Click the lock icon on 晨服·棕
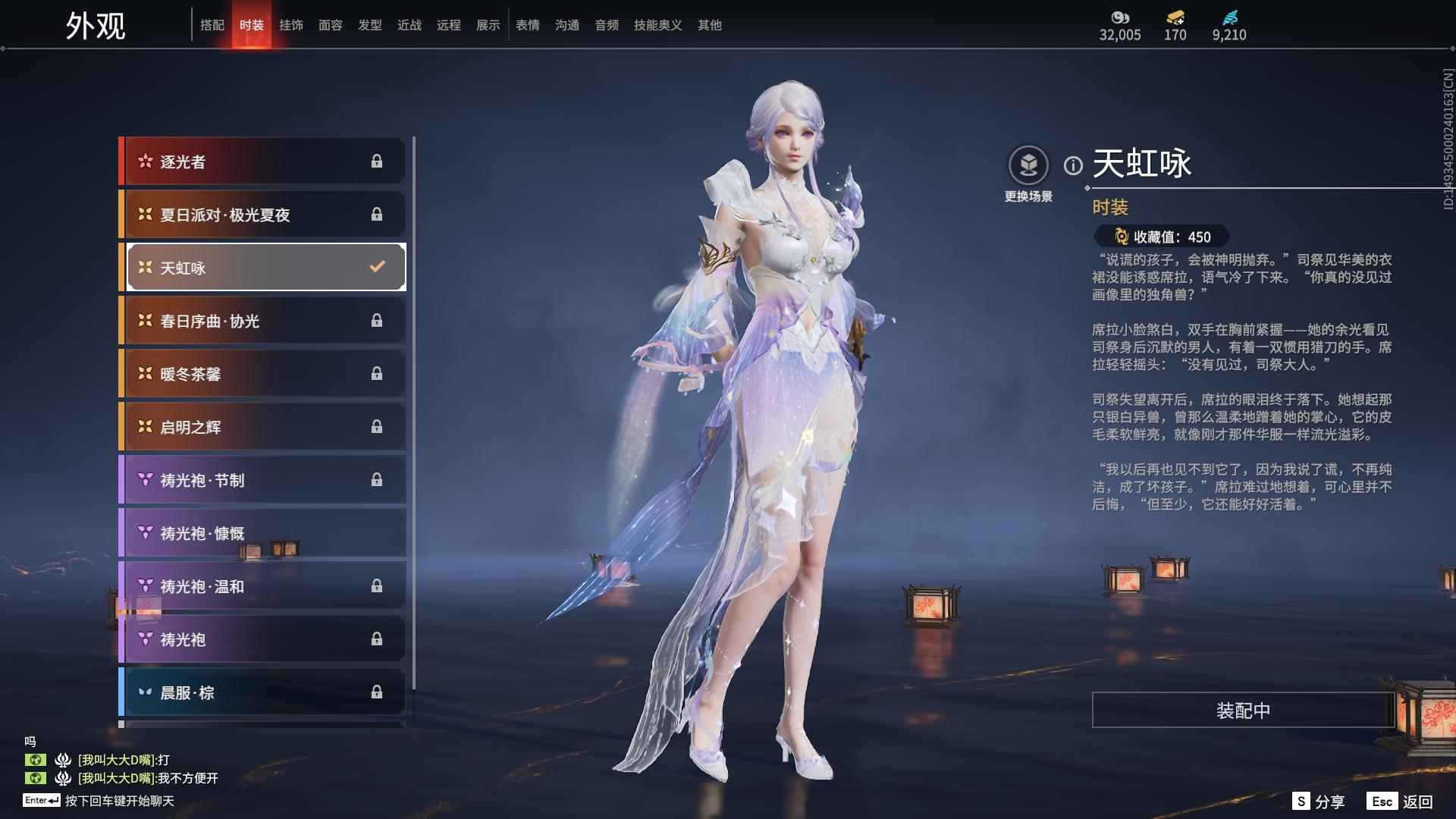This screenshot has width=1456, height=819. 378,692
